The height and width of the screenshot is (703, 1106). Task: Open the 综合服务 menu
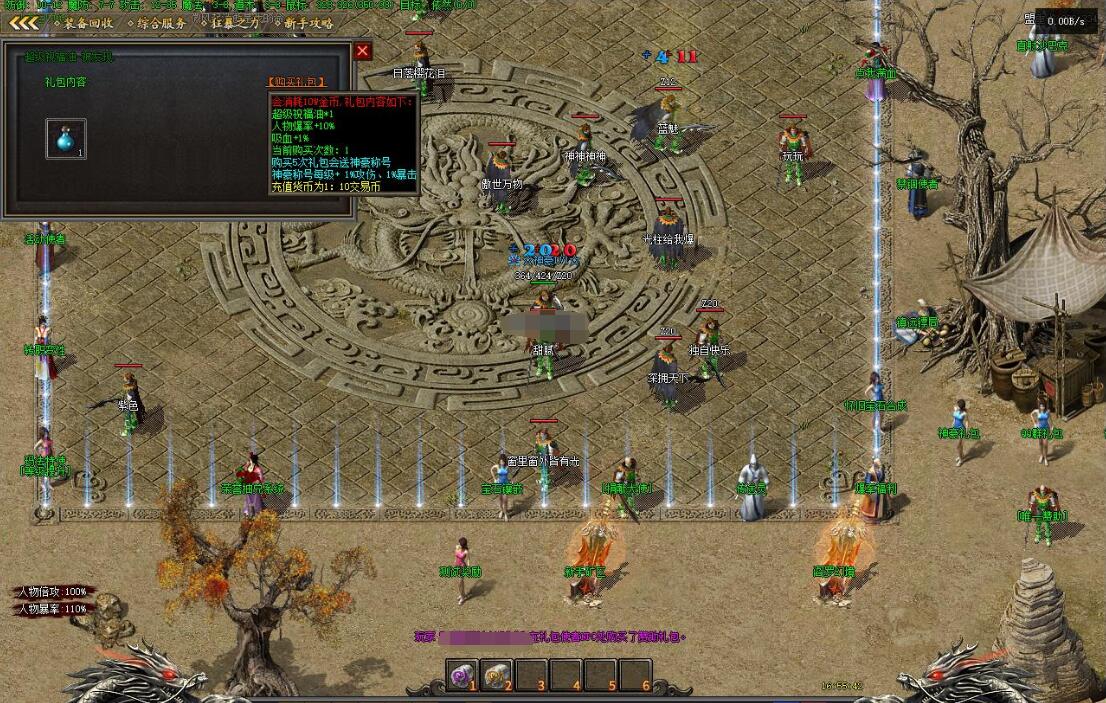tap(161, 23)
